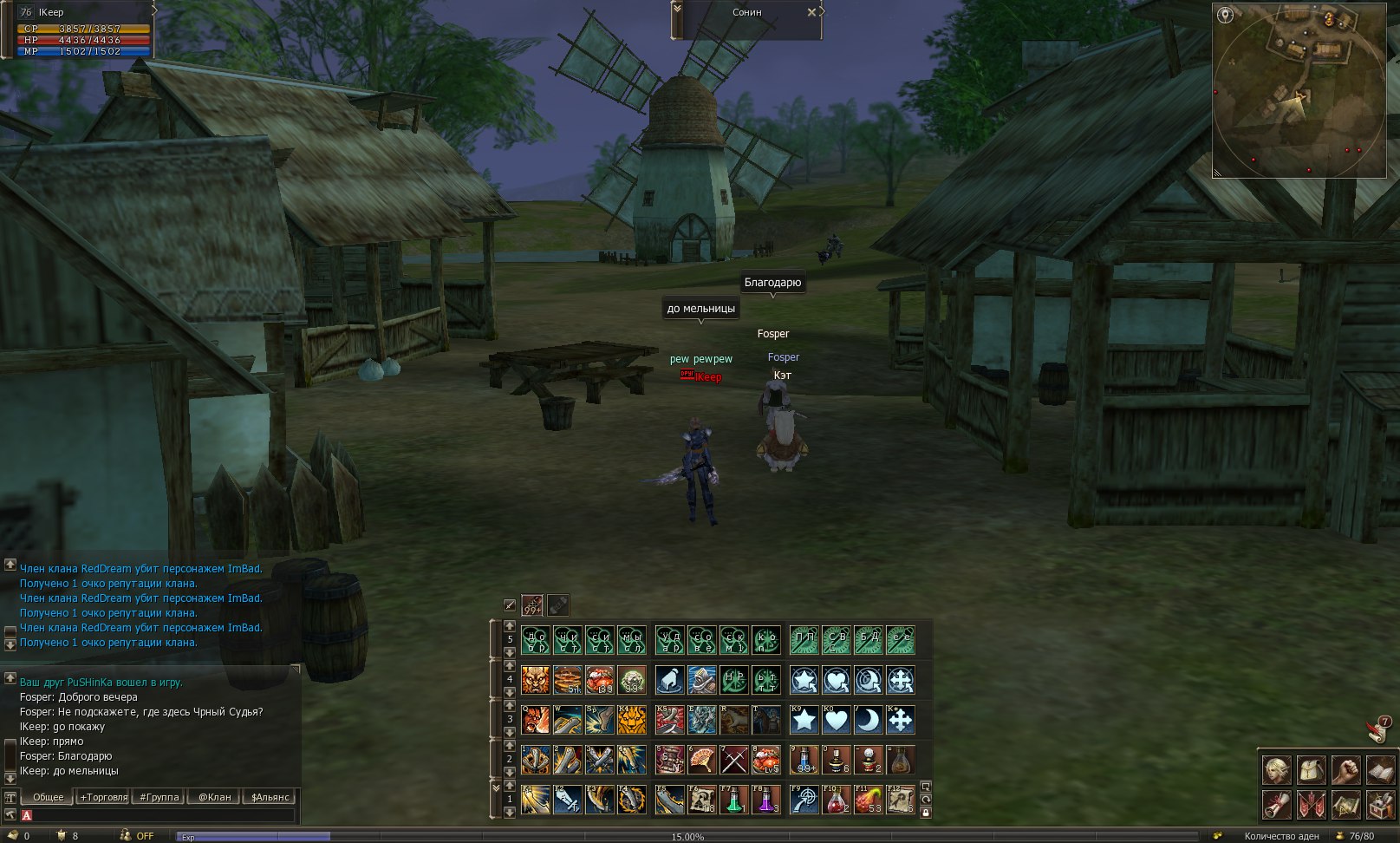Viewport: 1400px width, 843px height.
Task: Use the purple potion in the F8 slot
Action: (766, 800)
